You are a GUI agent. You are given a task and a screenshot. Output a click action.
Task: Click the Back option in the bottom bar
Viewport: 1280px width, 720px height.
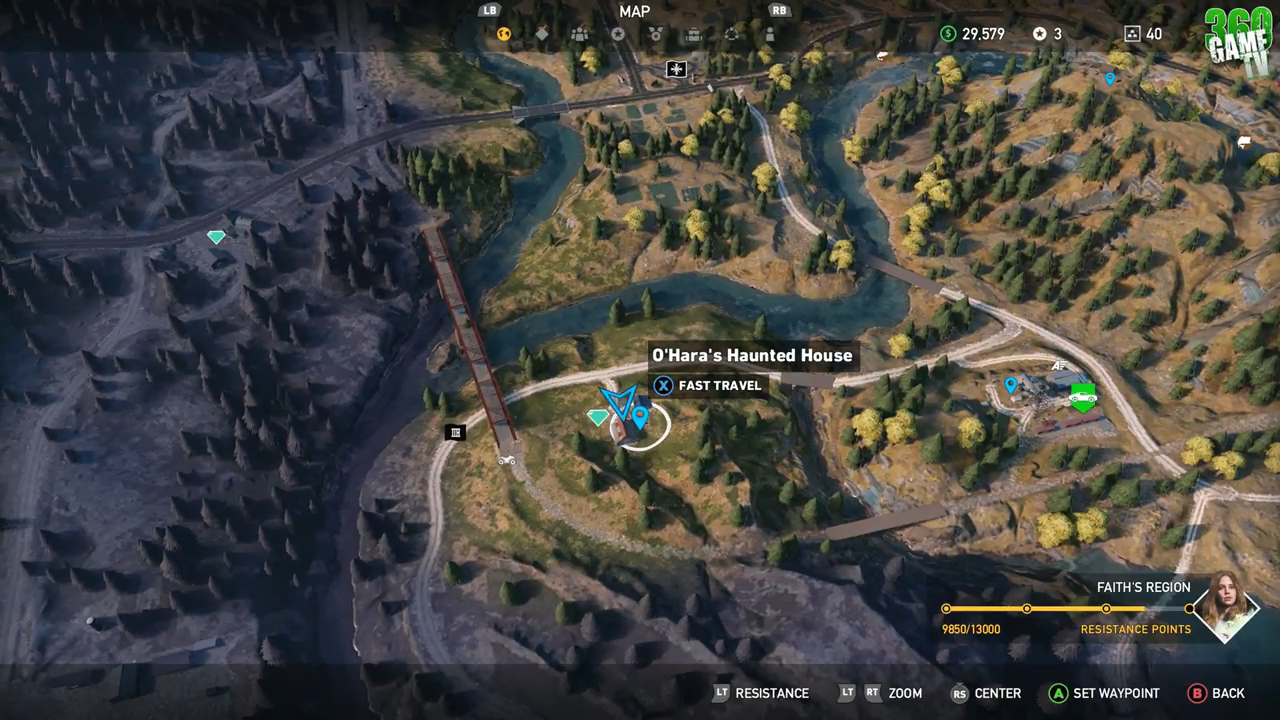[1228, 693]
